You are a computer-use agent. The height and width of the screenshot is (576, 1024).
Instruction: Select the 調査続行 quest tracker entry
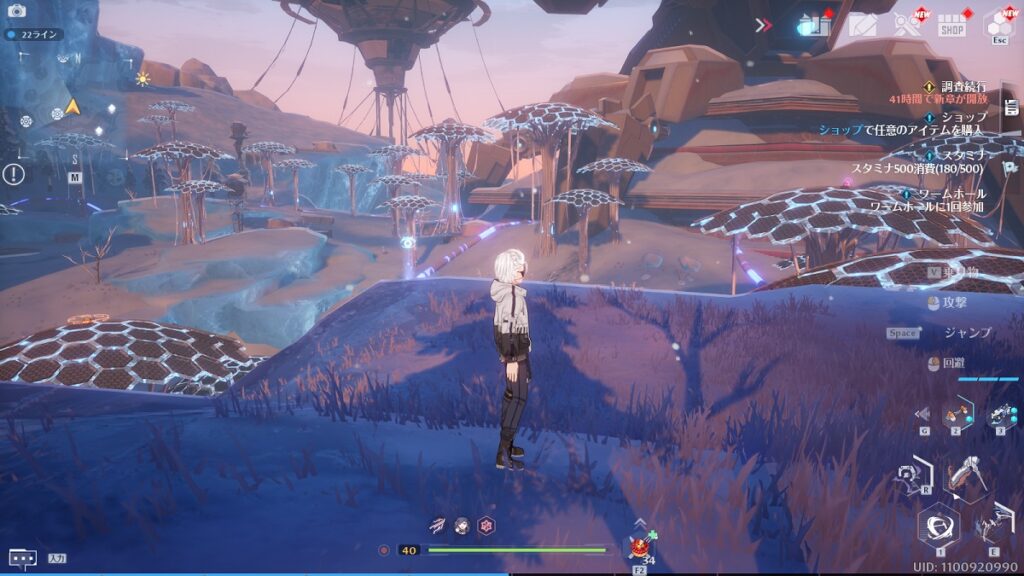(957, 87)
